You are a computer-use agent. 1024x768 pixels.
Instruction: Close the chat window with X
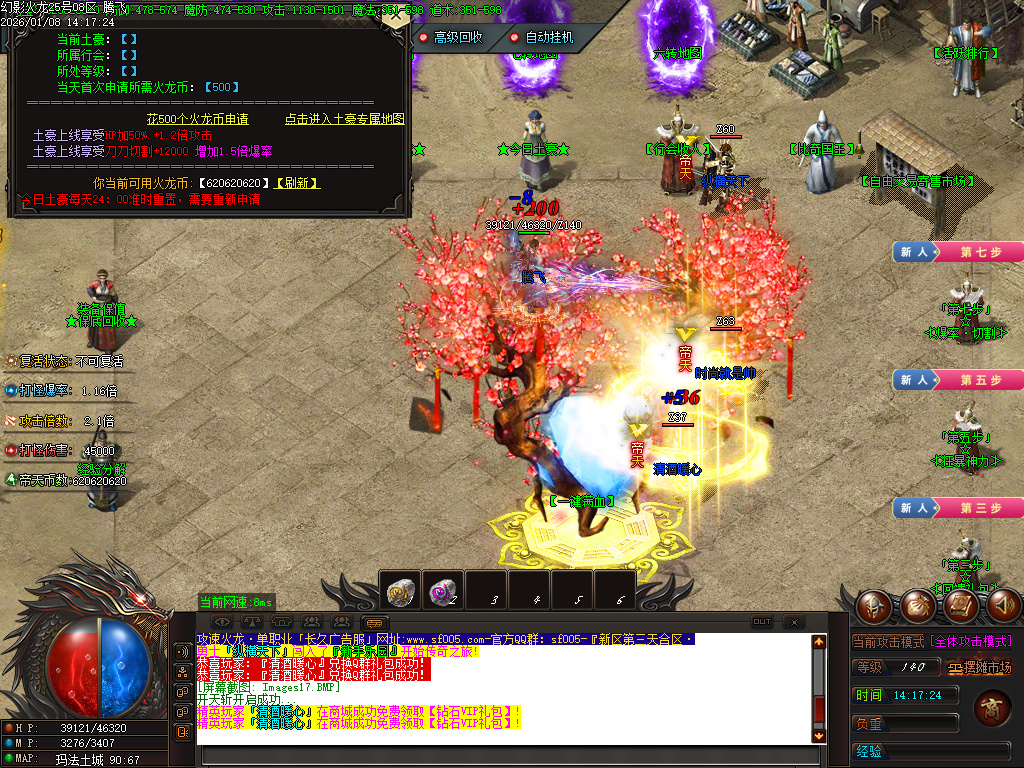pos(792,622)
